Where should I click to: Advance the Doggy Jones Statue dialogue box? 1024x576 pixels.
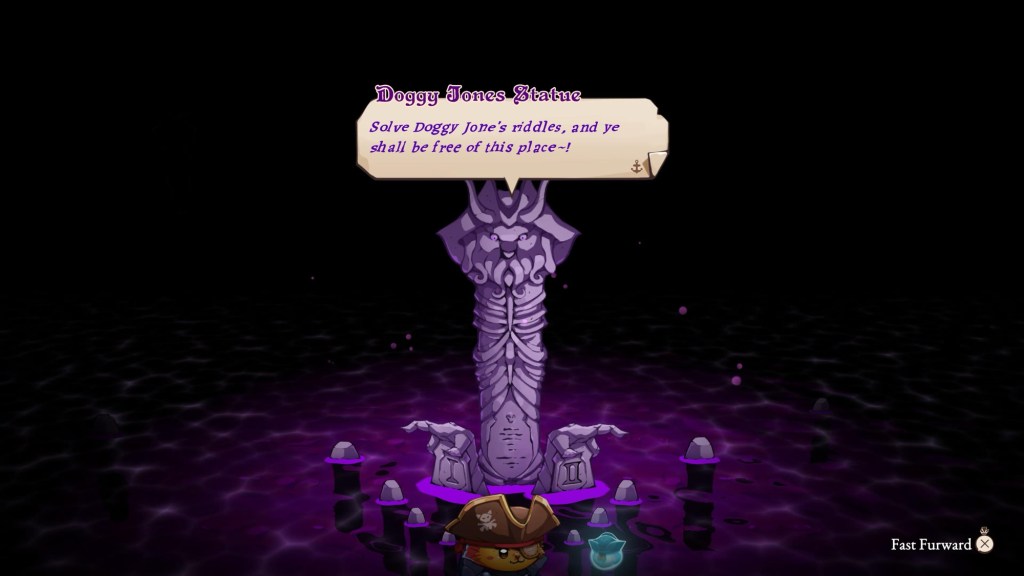(510, 138)
